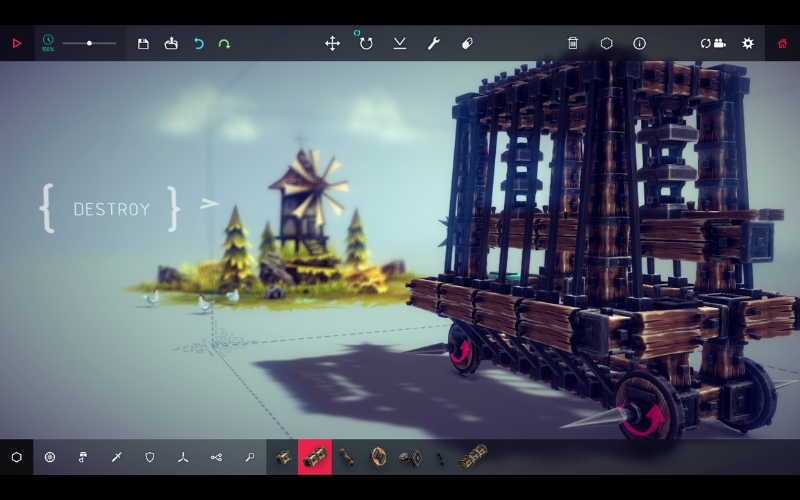
Task: Return to the level menu via home icon
Action: pyautogui.click(x=783, y=43)
